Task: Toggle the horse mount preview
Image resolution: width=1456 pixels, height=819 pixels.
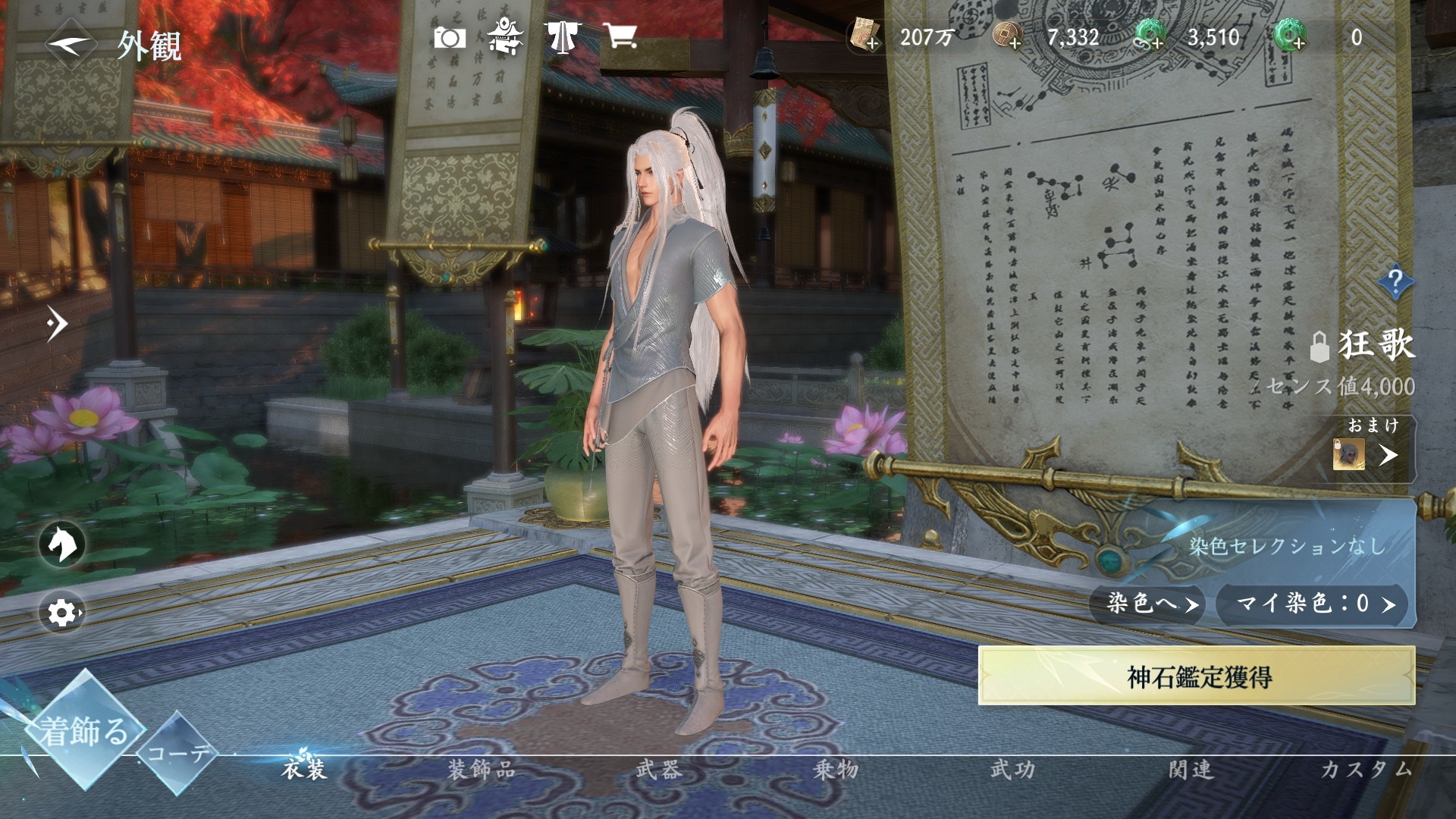Action: pyautogui.click(x=62, y=544)
